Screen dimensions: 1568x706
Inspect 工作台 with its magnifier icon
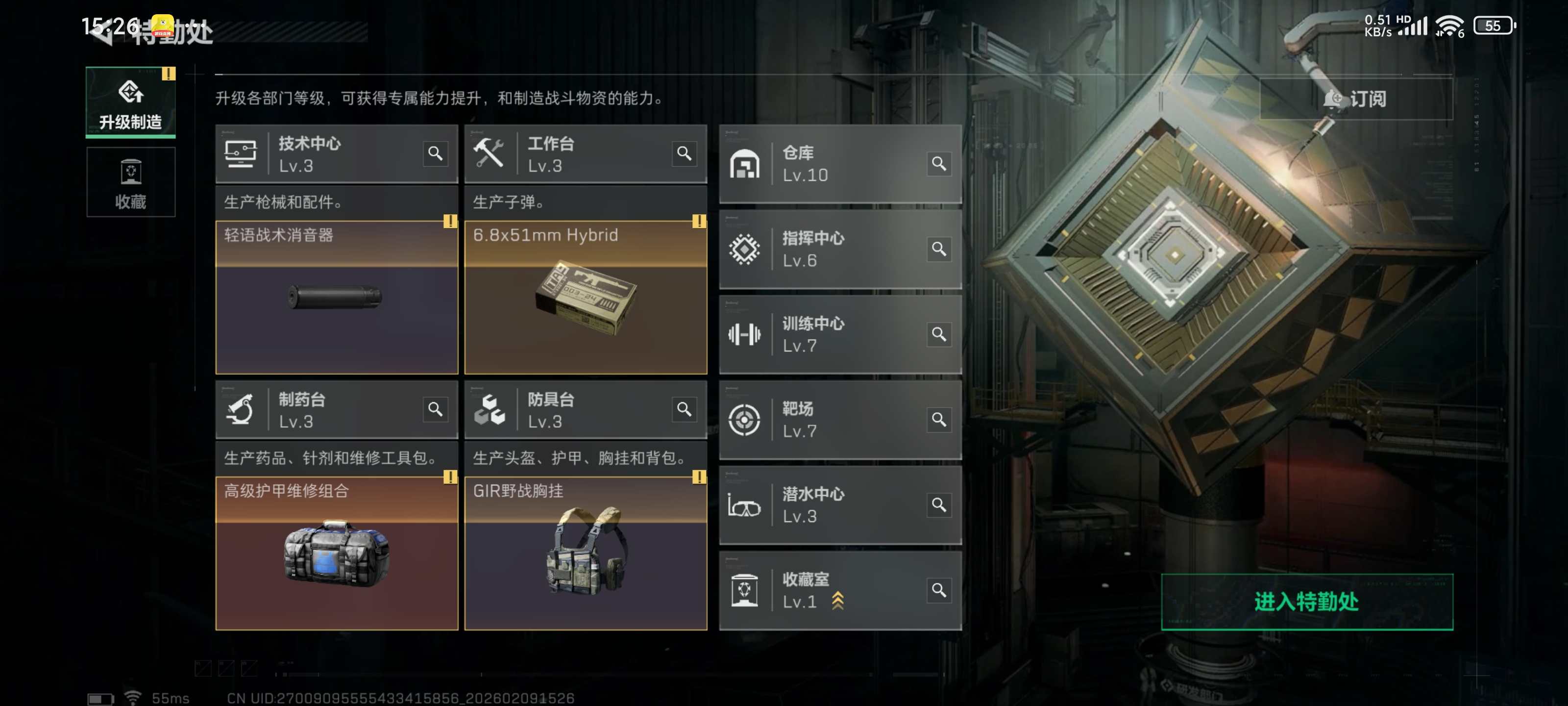point(684,153)
